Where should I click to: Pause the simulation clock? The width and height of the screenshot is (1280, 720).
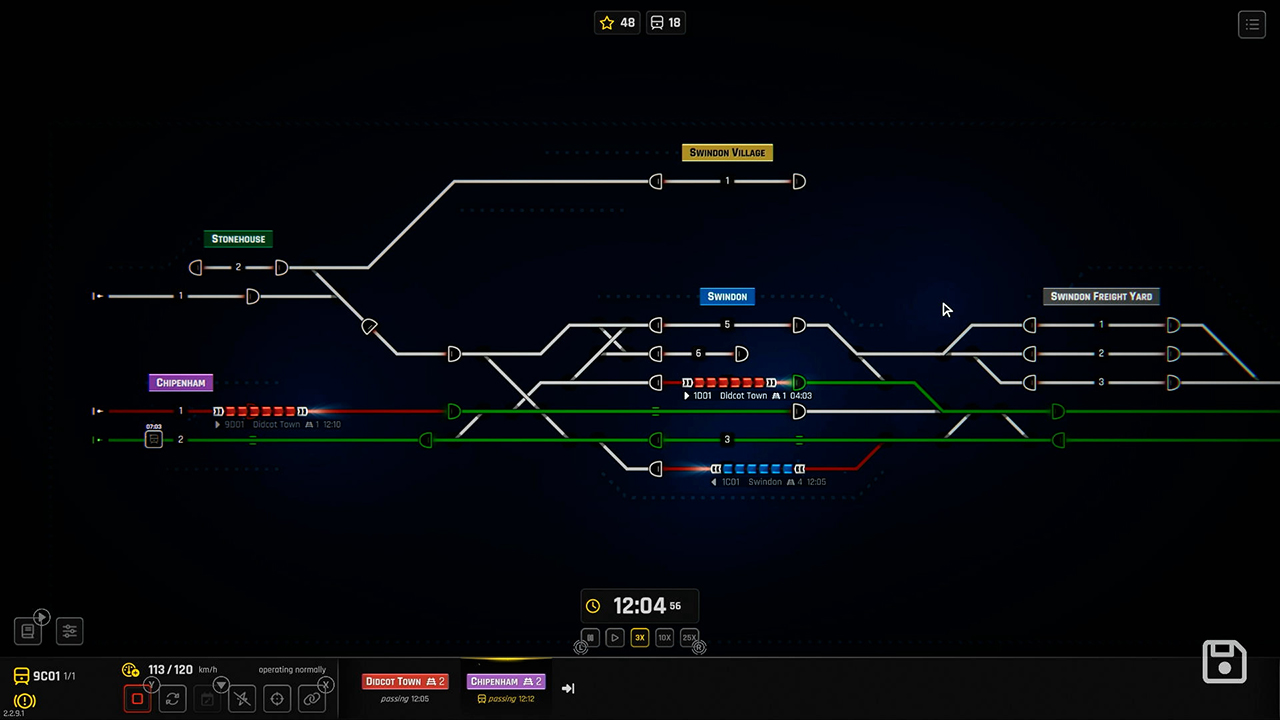[x=590, y=637]
